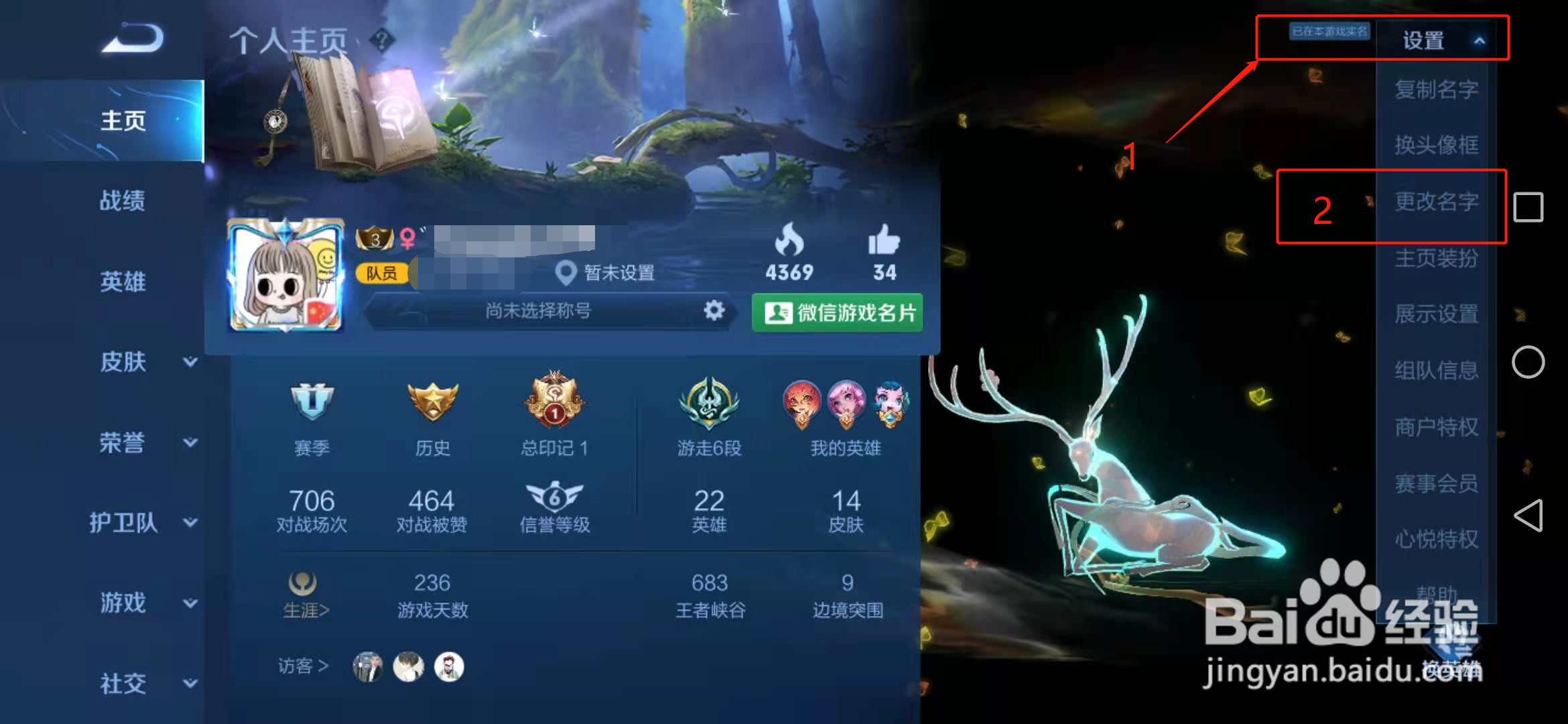
Task: Click the player avatar portrait
Action: pyautogui.click(x=287, y=276)
